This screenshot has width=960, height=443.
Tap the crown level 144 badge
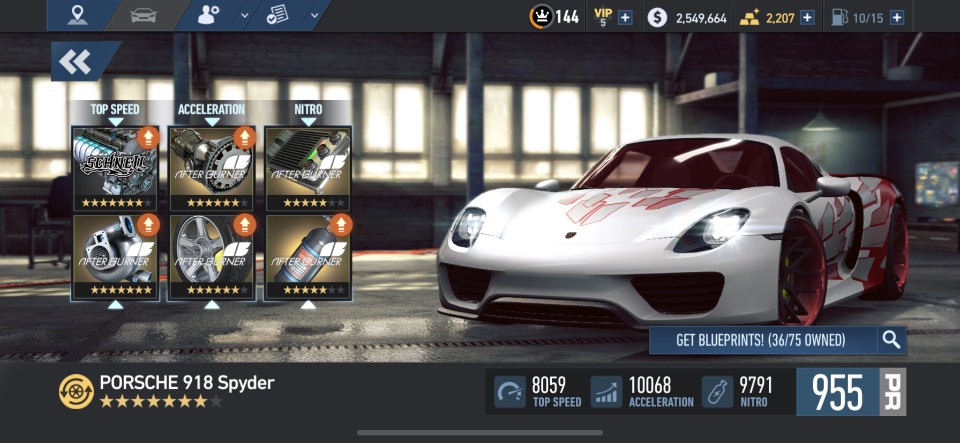[555, 17]
